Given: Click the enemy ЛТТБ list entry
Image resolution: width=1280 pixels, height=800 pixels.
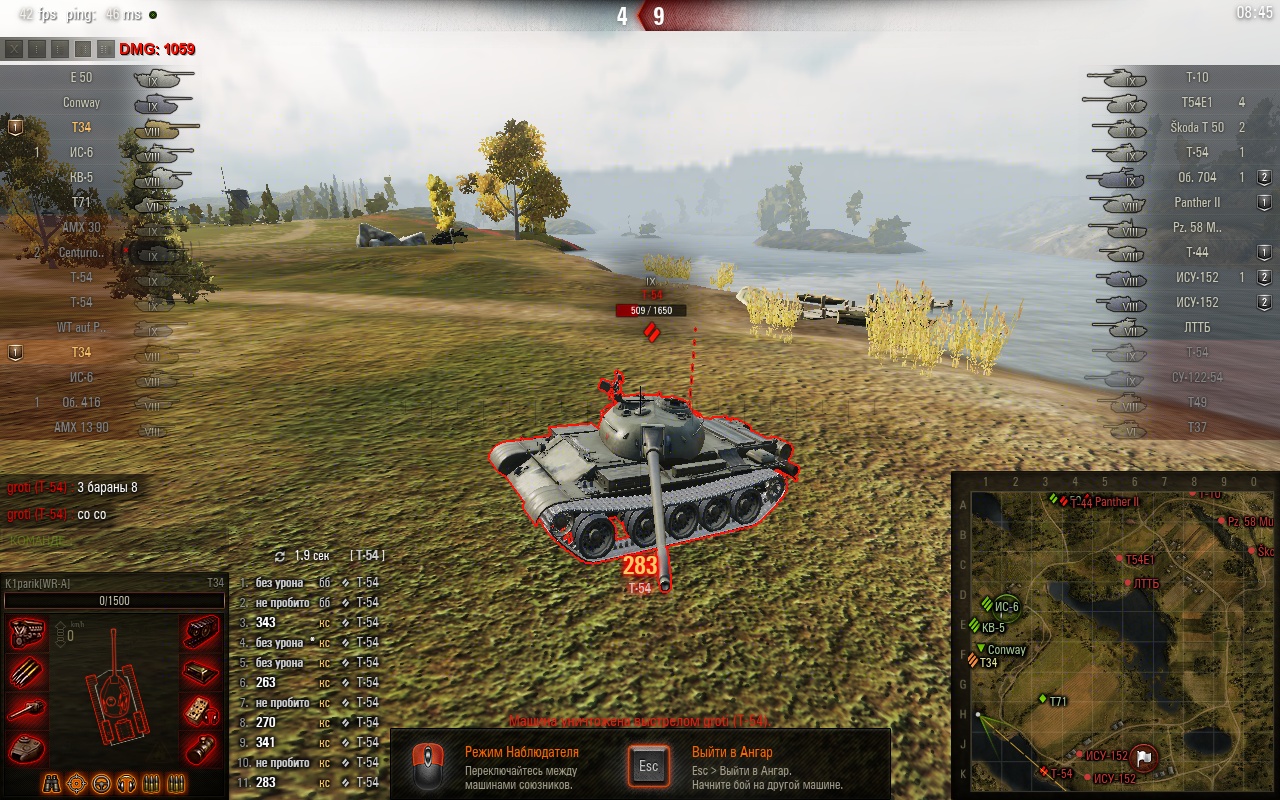Looking at the screenshot, I should [x=1196, y=328].
